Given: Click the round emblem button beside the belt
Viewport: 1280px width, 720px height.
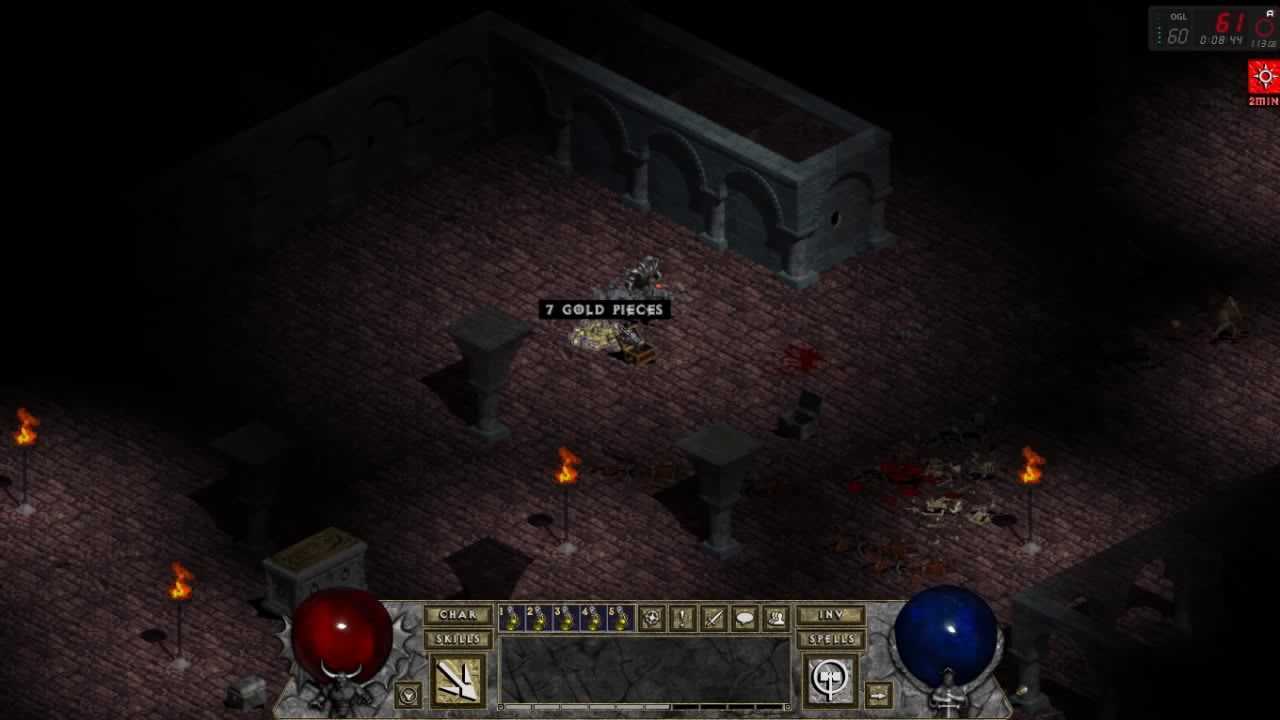Looking at the screenshot, I should tap(651, 619).
